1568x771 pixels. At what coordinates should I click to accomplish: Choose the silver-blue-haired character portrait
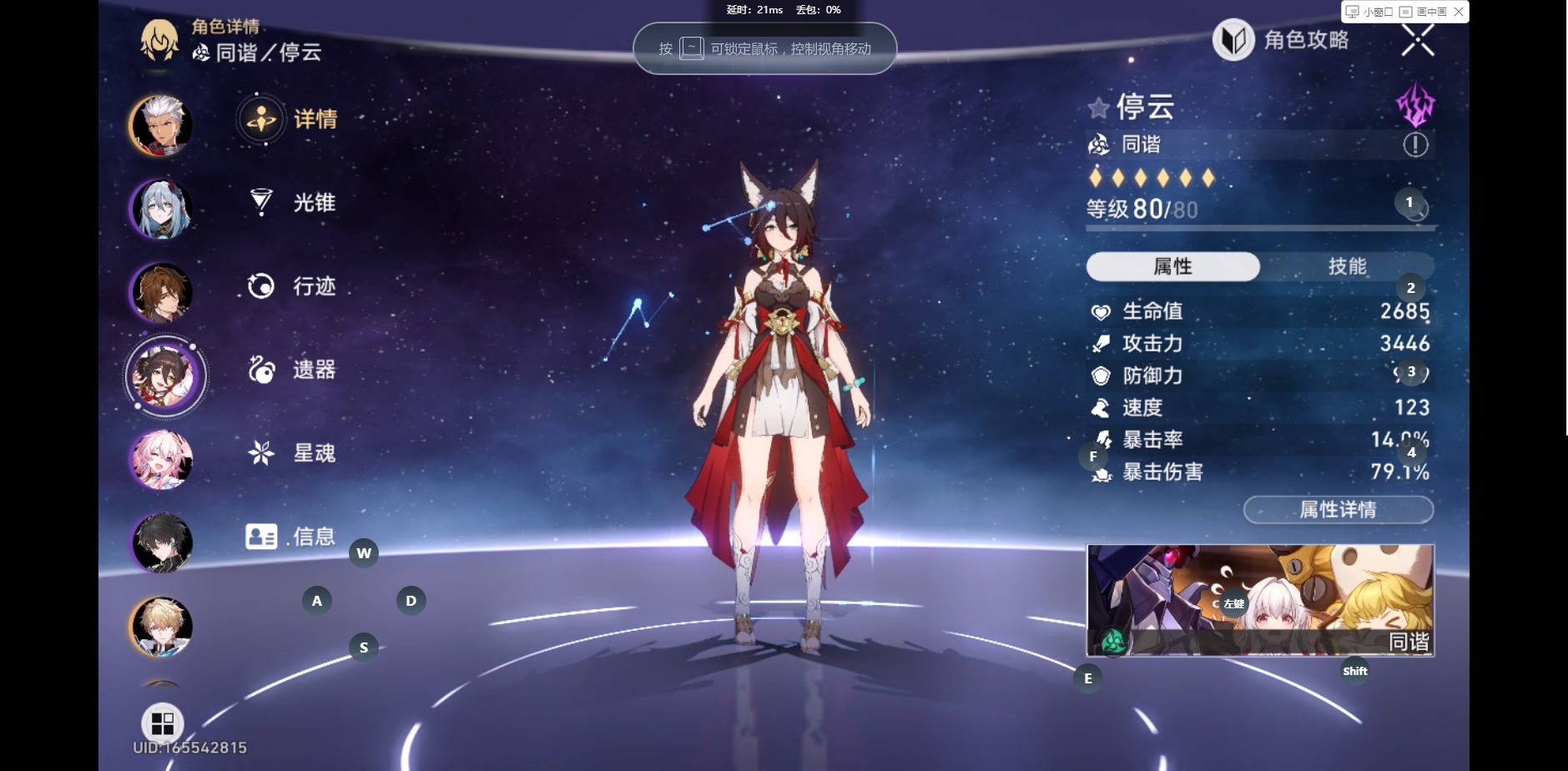pos(162,209)
